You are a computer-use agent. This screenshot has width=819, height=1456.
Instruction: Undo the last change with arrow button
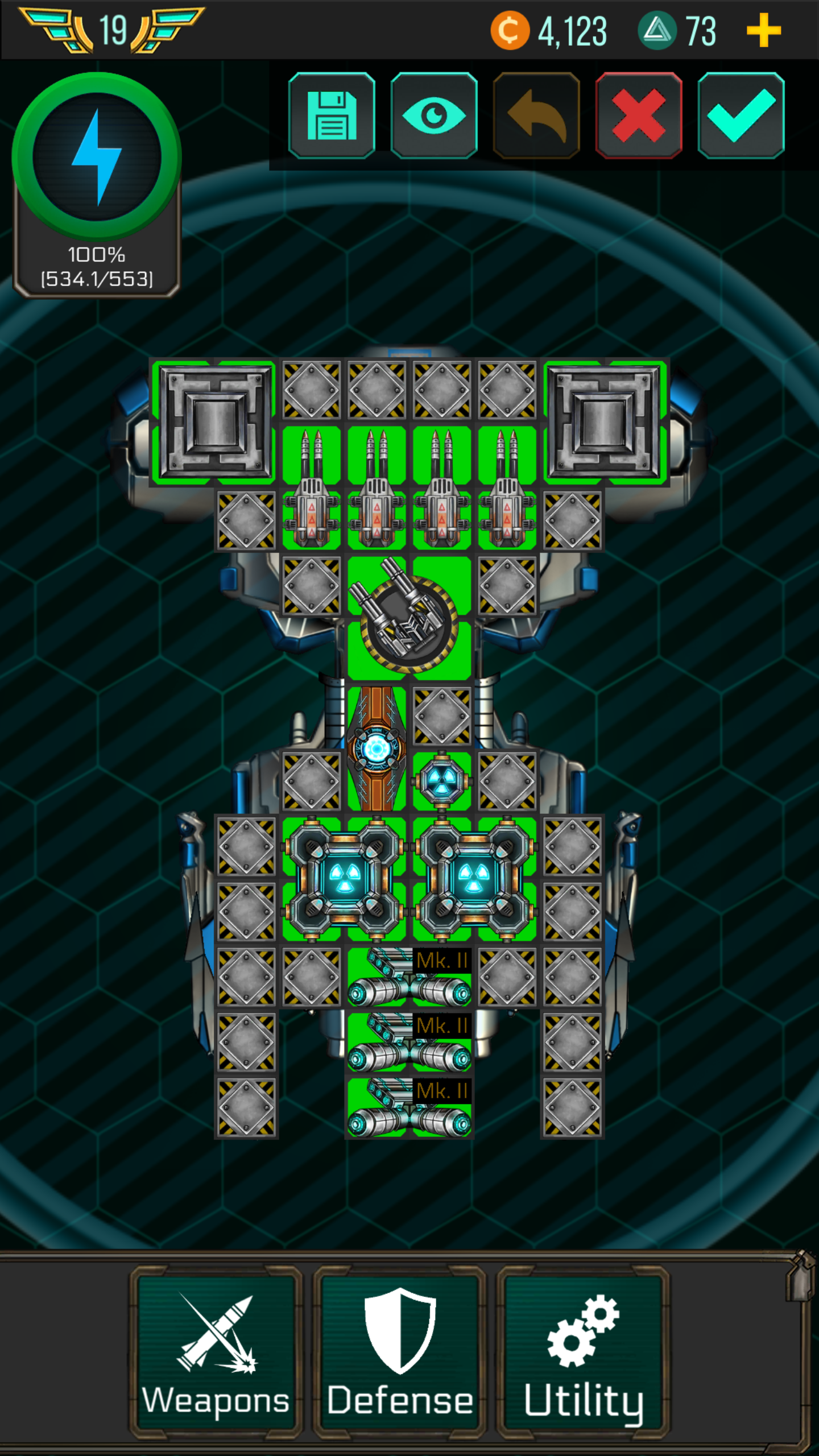click(536, 115)
